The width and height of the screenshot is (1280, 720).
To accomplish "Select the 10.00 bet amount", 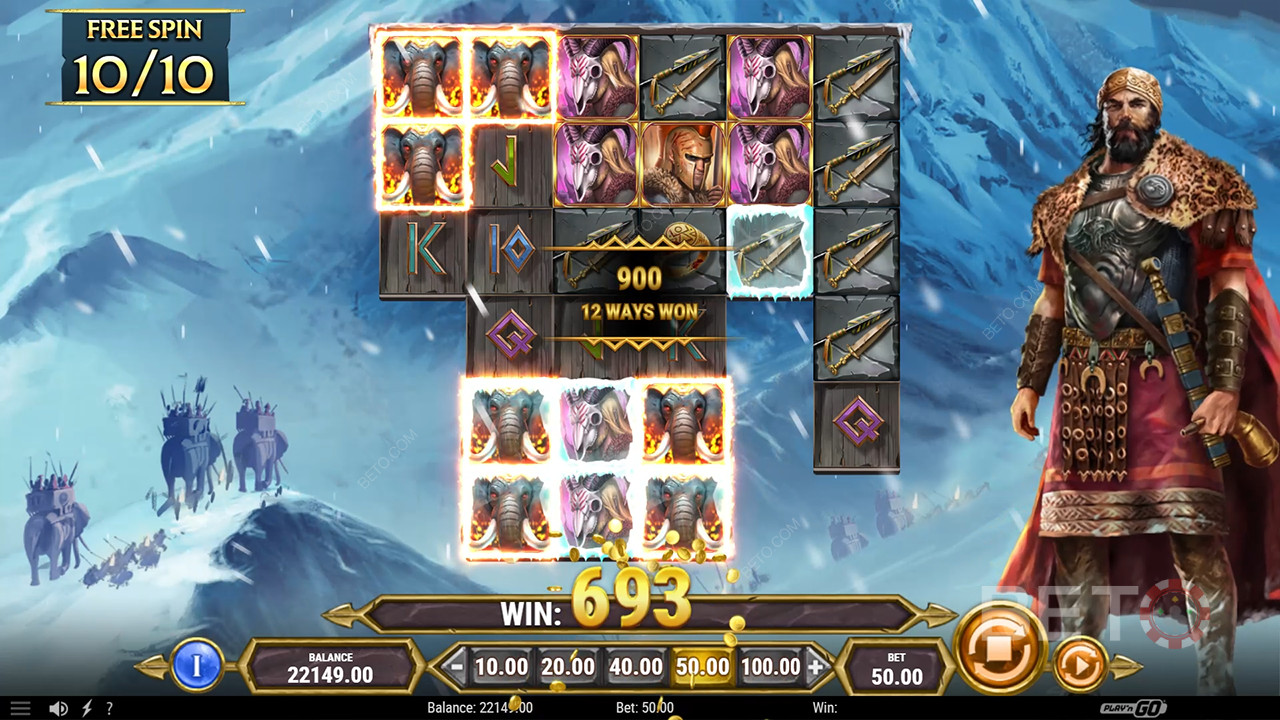I will (501, 667).
